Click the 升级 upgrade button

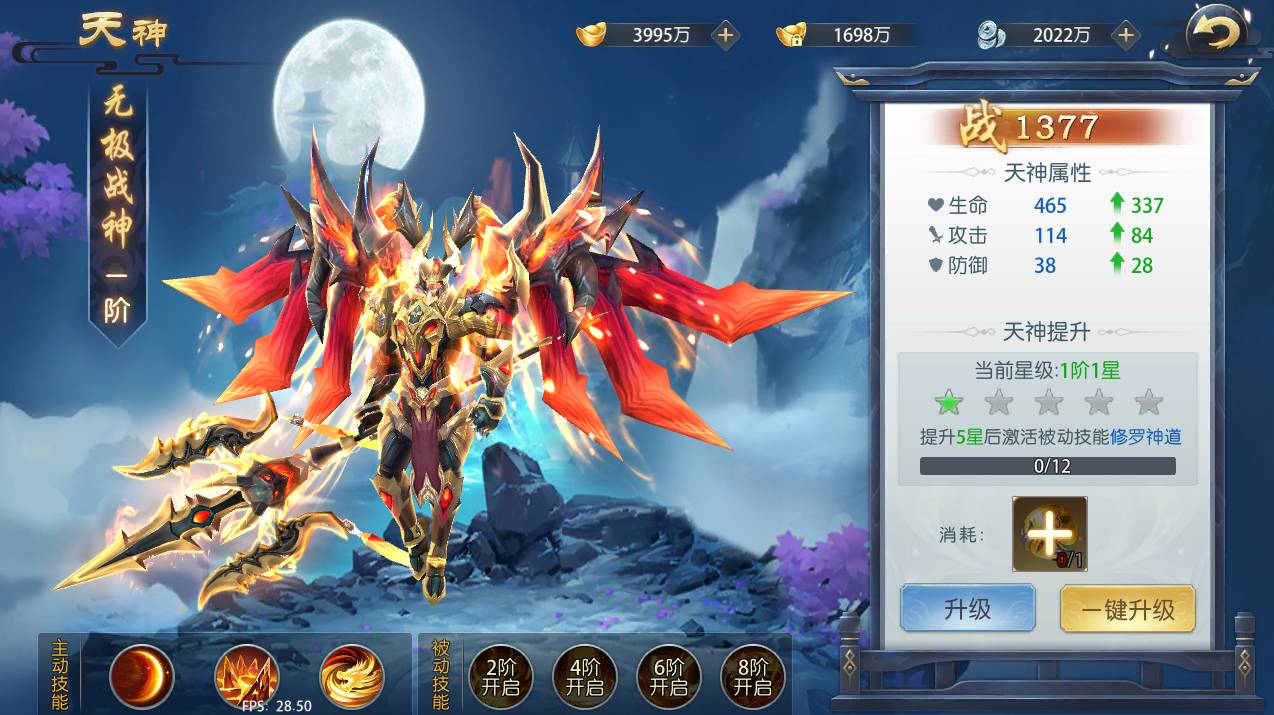[x=967, y=609]
